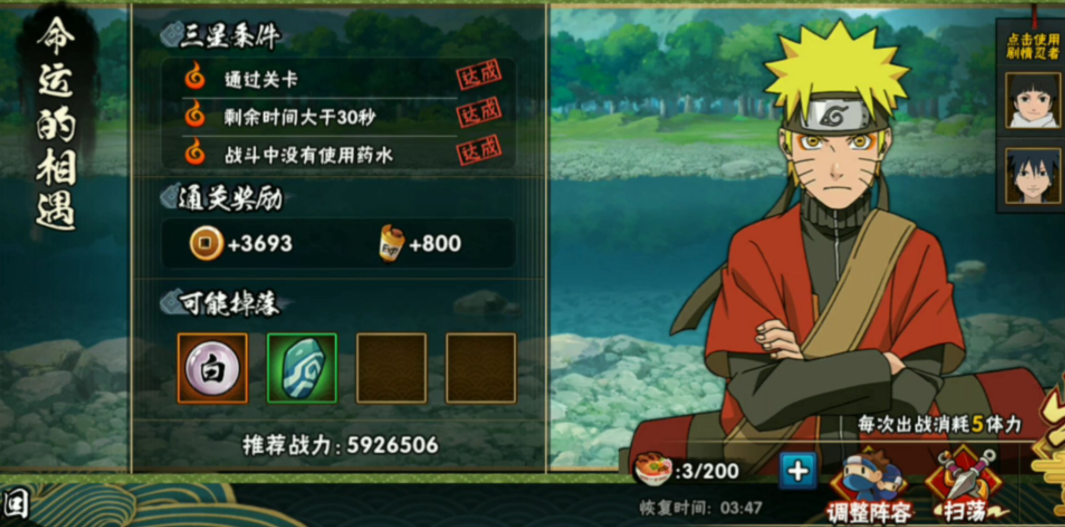View the green stone drop item
Image resolution: width=1065 pixels, height=527 pixels.
pyautogui.click(x=301, y=368)
